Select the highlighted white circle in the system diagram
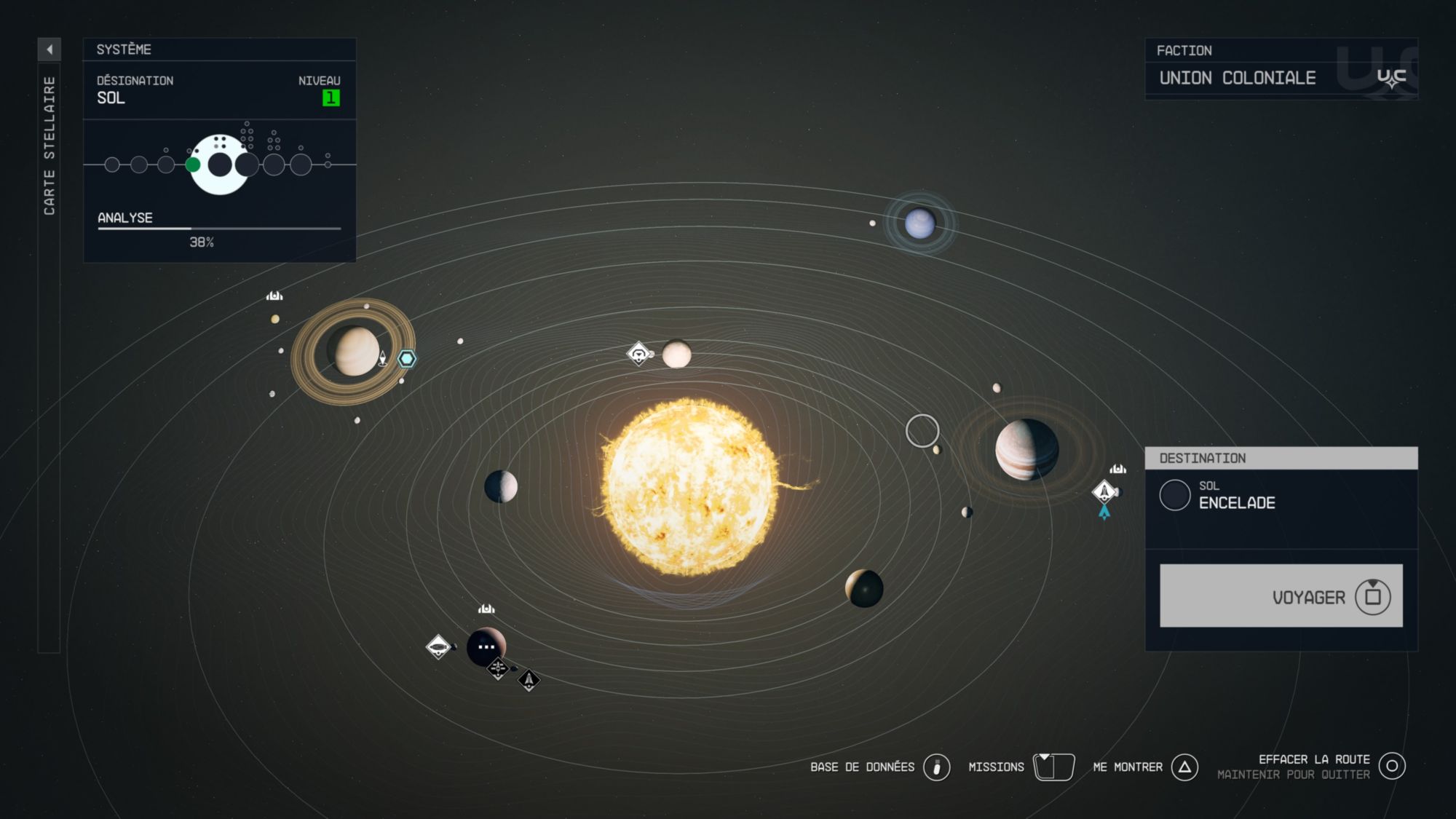The width and height of the screenshot is (1456, 819). 220,165
